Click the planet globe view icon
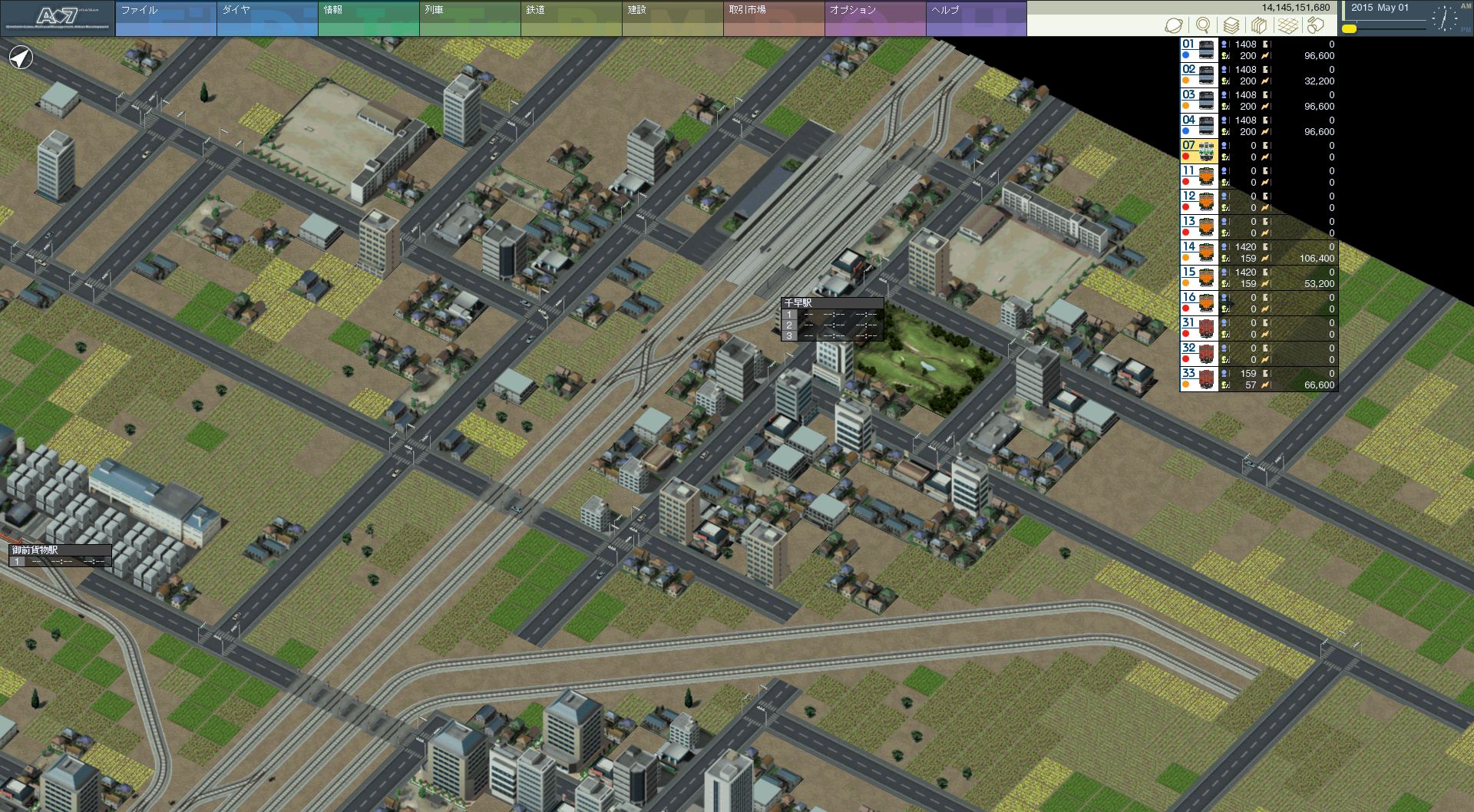Viewport: 1474px width, 812px height. click(x=1174, y=25)
